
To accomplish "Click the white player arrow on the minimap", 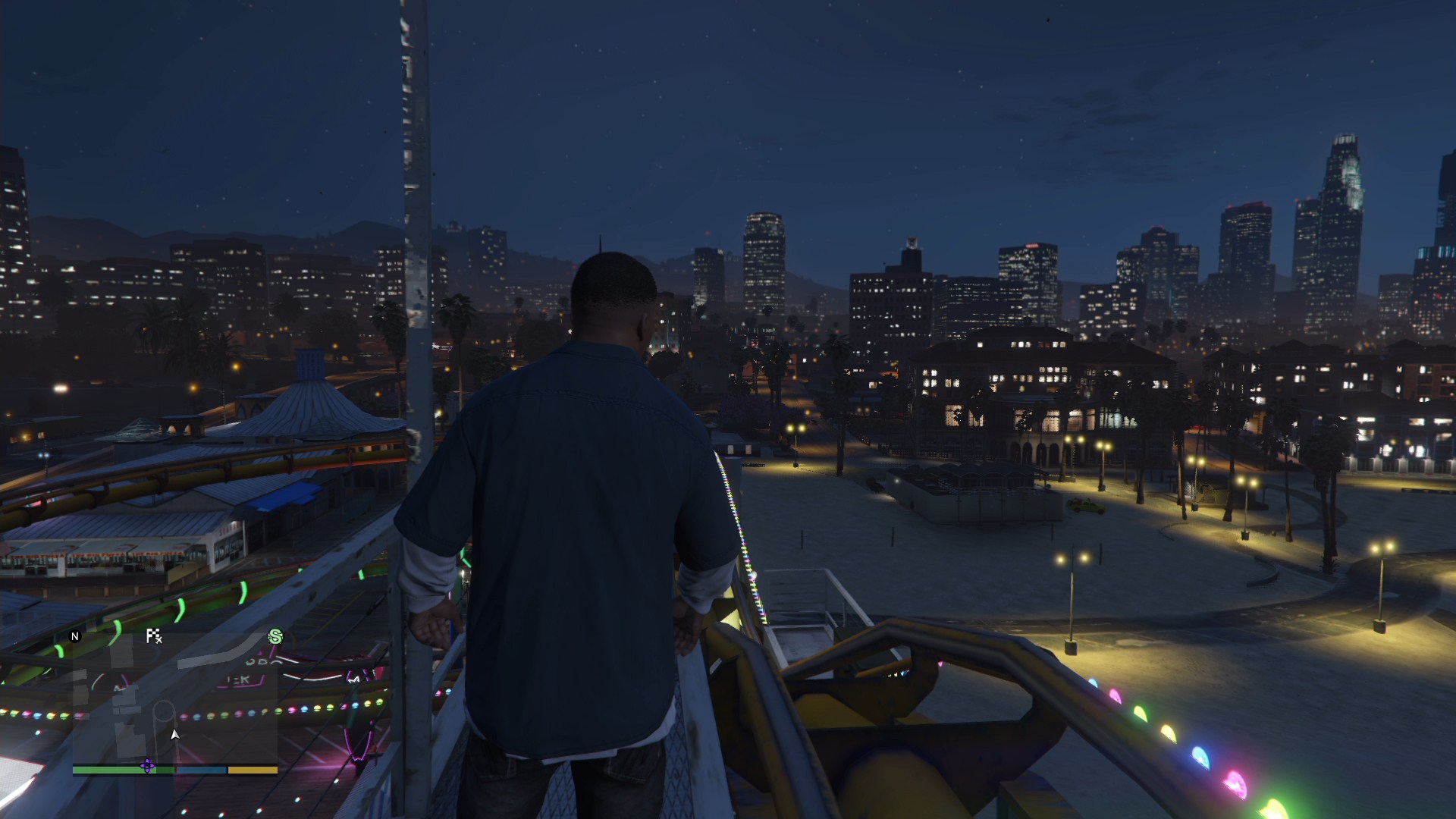I will [175, 734].
